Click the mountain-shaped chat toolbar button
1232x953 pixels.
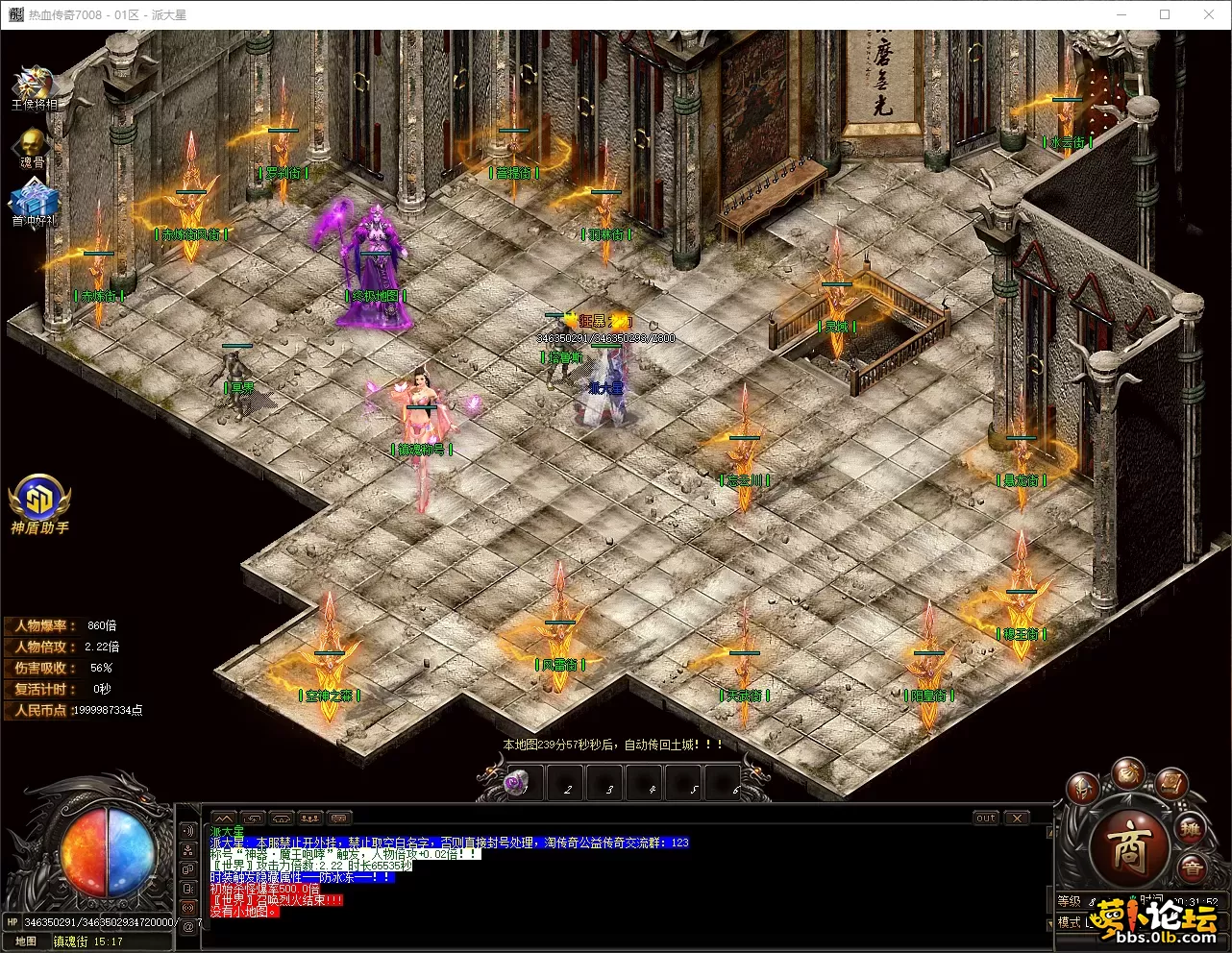(224, 818)
